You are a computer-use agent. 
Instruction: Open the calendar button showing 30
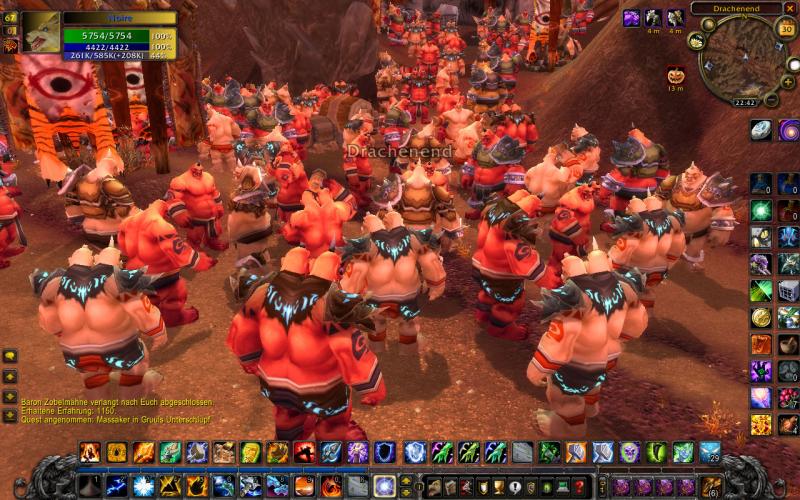click(786, 29)
